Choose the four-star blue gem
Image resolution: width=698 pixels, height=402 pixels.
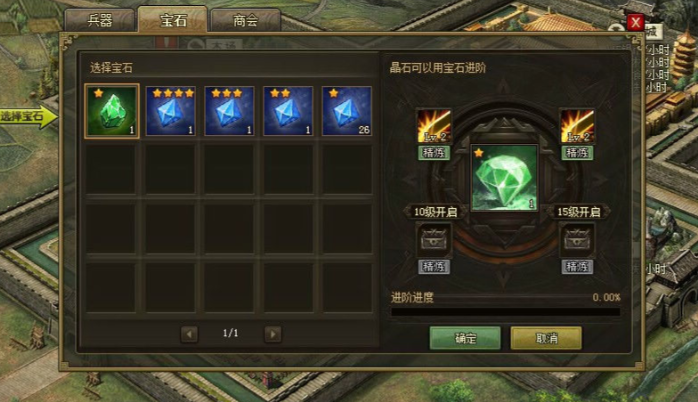tap(170, 111)
